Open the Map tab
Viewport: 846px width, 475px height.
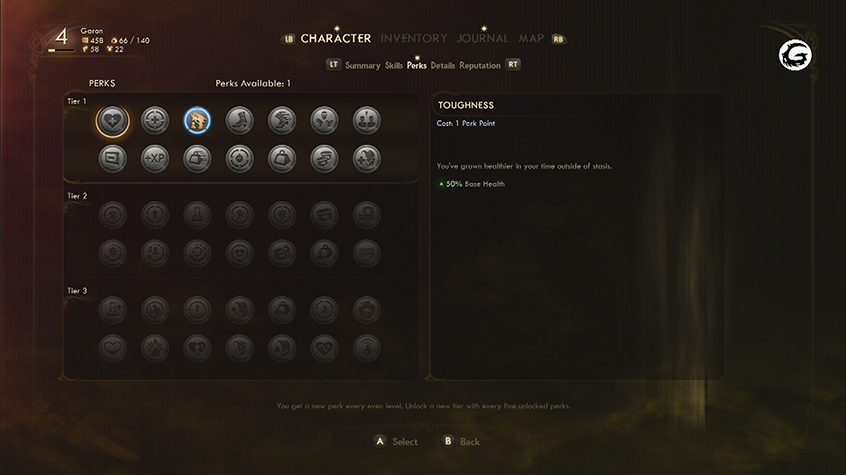point(531,38)
